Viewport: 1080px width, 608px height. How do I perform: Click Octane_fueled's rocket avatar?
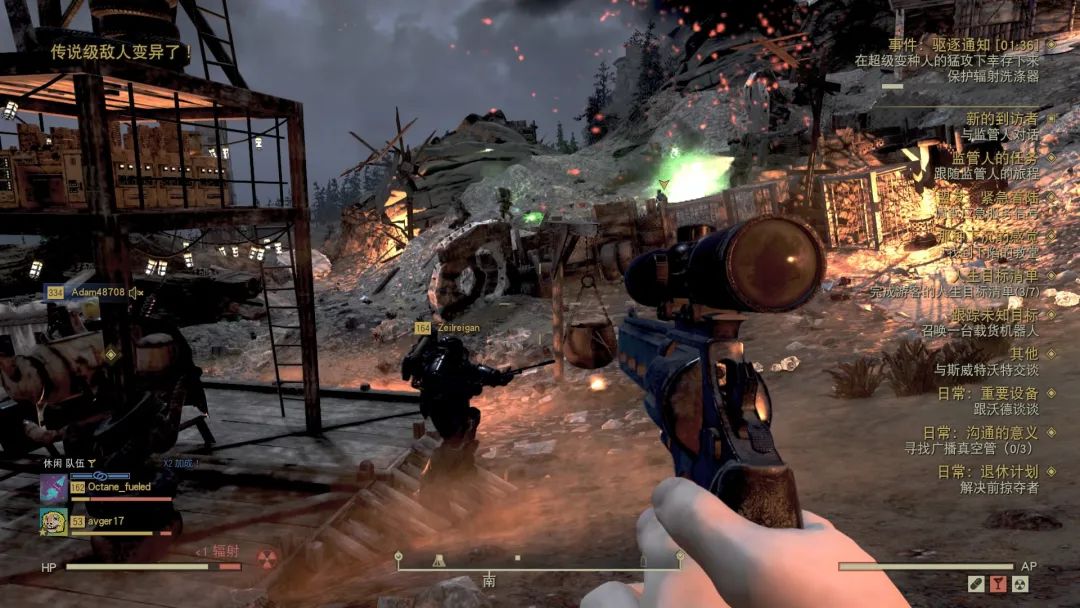[54, 488]
